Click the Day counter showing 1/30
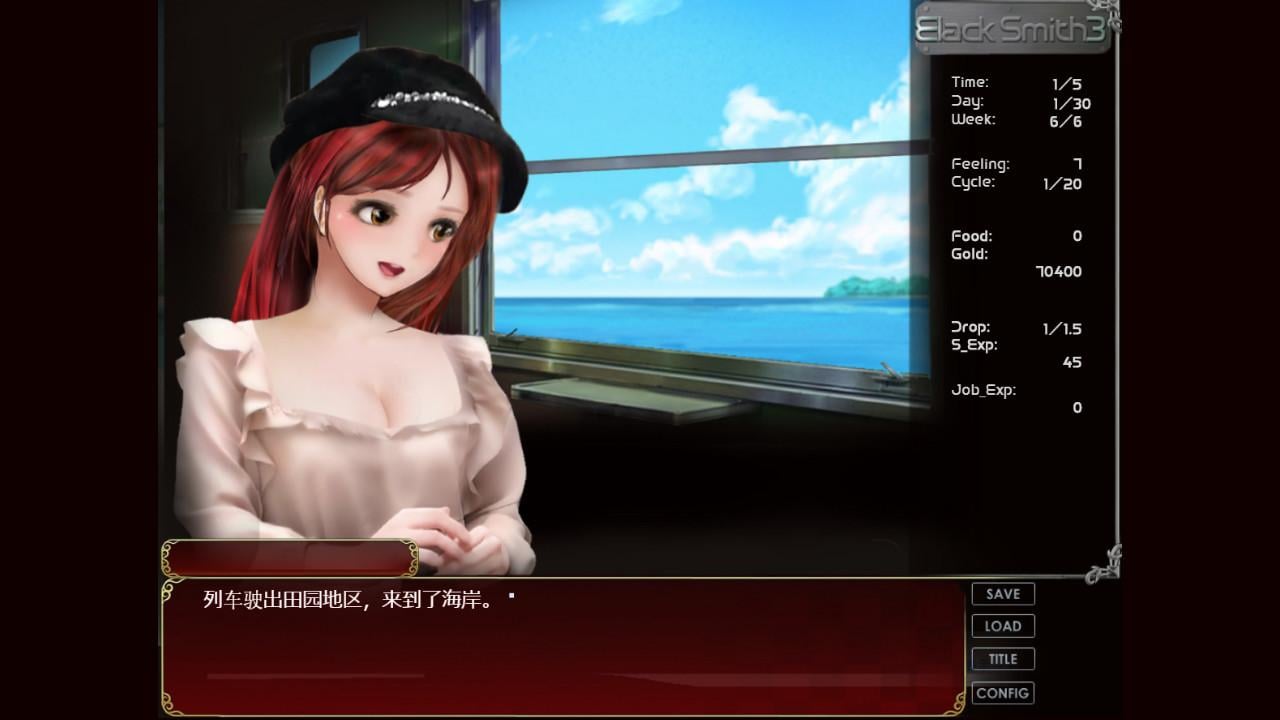Screen dimensions: 1280x720 pyautogui.click(x=1072, y=103)
